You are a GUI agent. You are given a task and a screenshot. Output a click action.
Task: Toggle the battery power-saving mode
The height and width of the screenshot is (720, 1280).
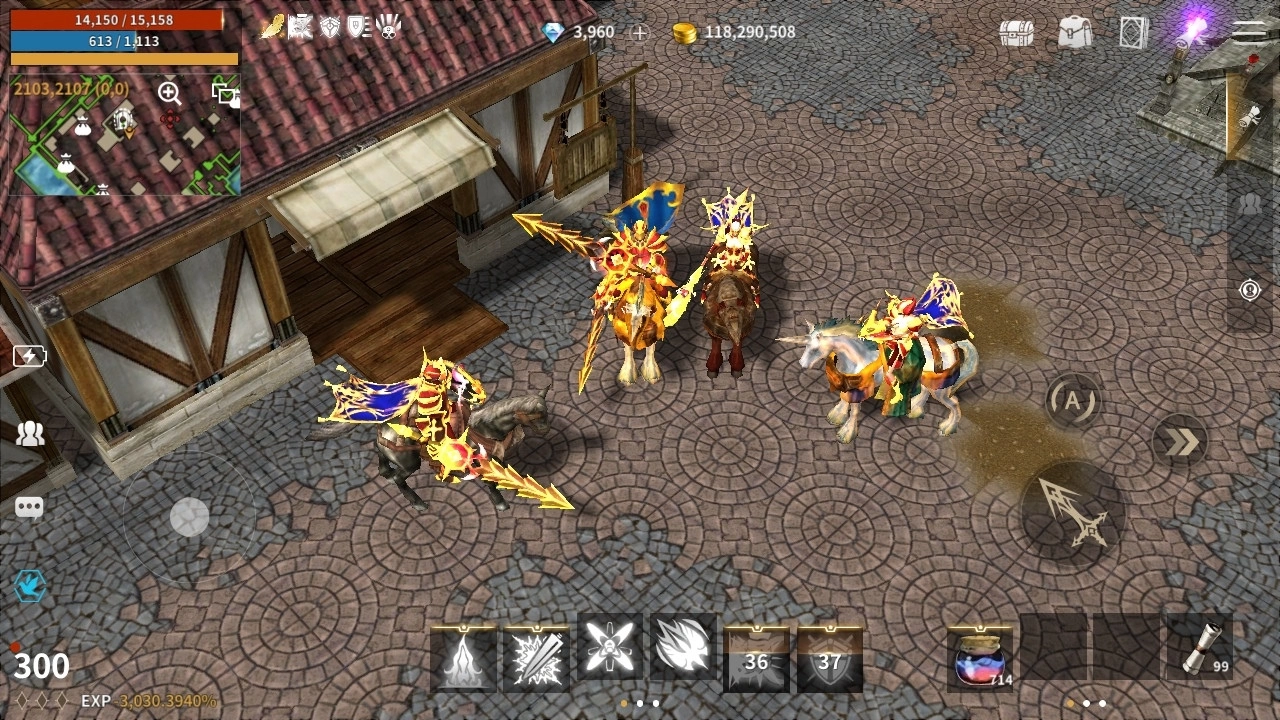(x=29, y=356)
